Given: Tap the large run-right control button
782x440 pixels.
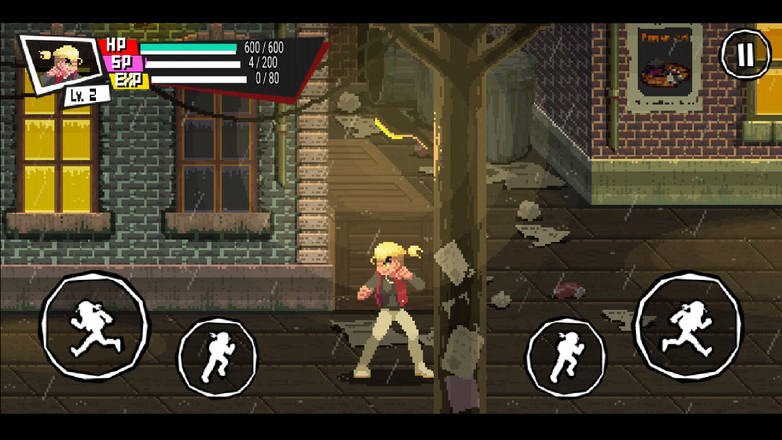Looking at the screenshot, I should pos(688,327).
